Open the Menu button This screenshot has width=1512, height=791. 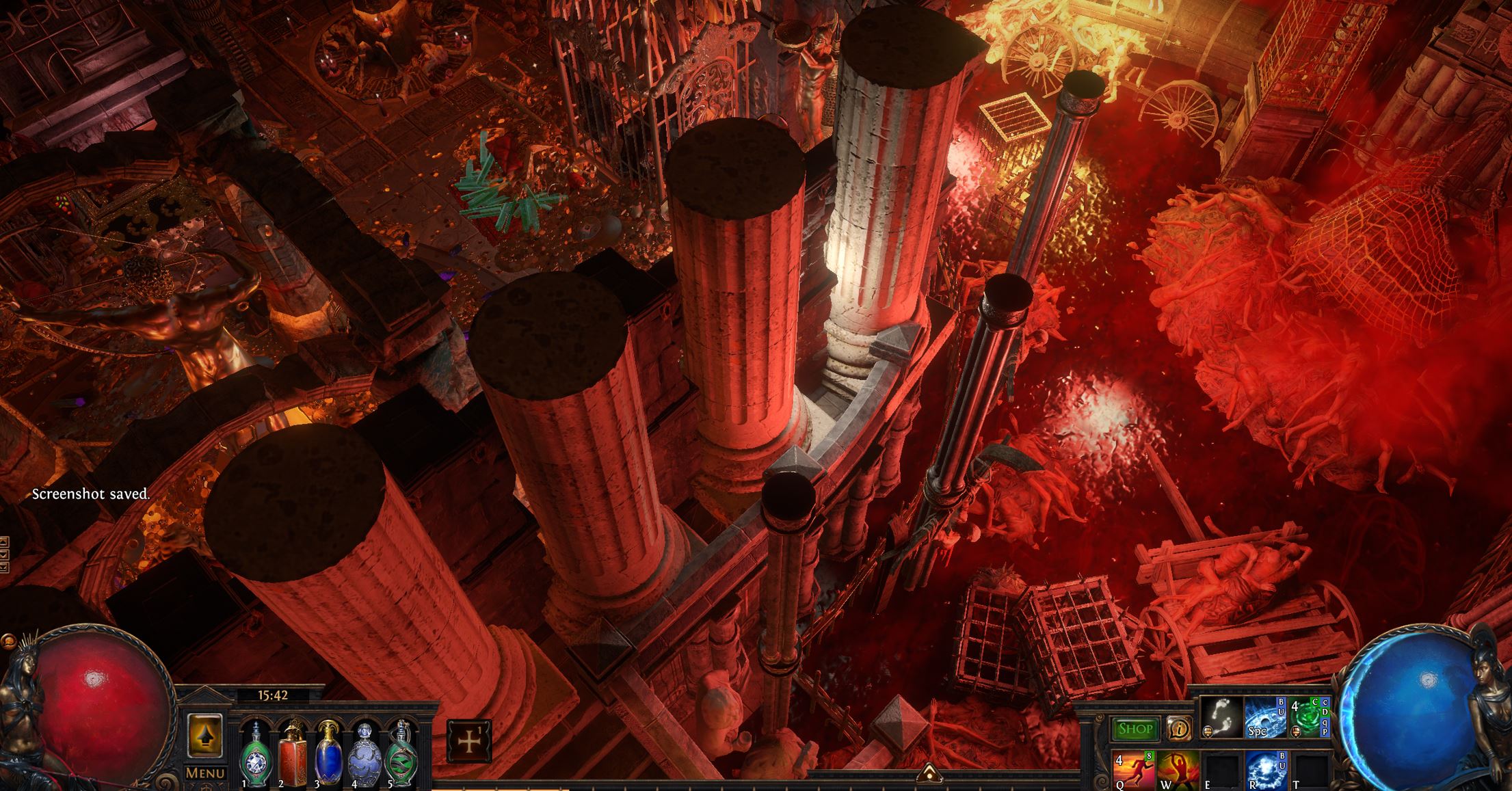[206, 773]
